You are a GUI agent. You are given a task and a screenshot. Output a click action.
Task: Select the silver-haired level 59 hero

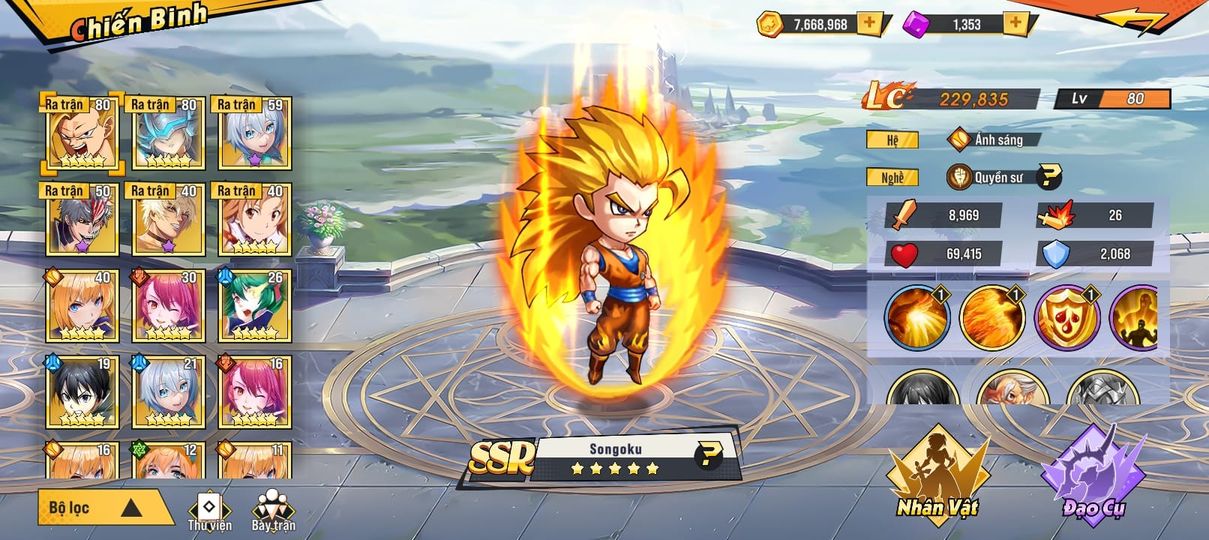[x=254, y=133]
